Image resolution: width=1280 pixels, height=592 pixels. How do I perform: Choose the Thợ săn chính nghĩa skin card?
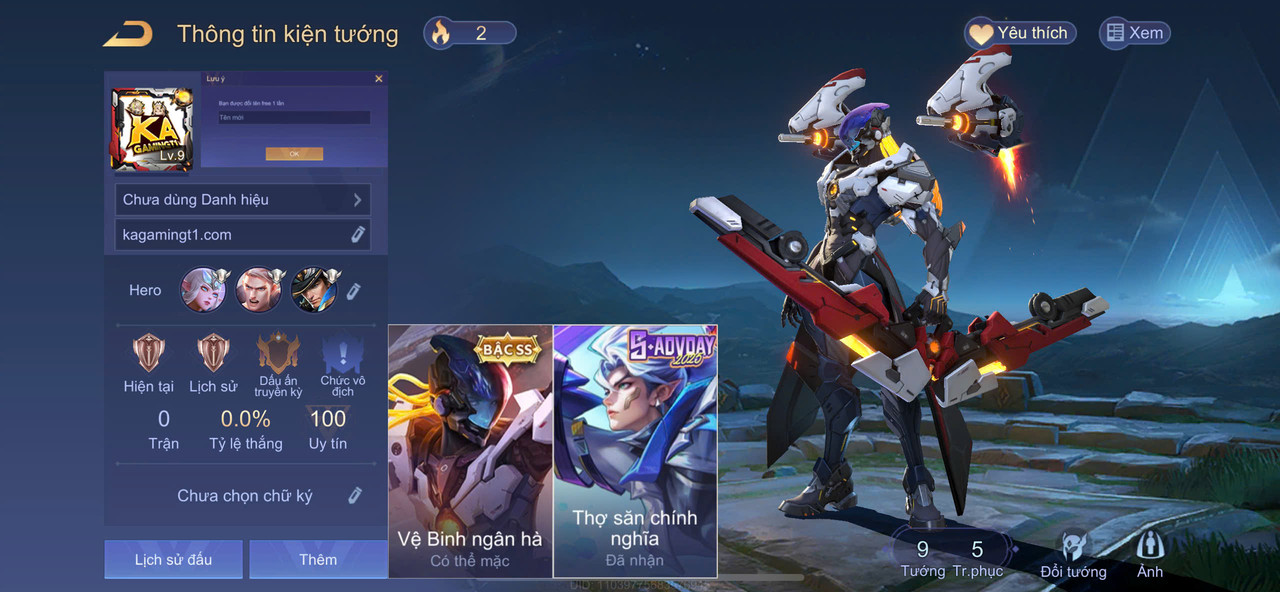635,451
